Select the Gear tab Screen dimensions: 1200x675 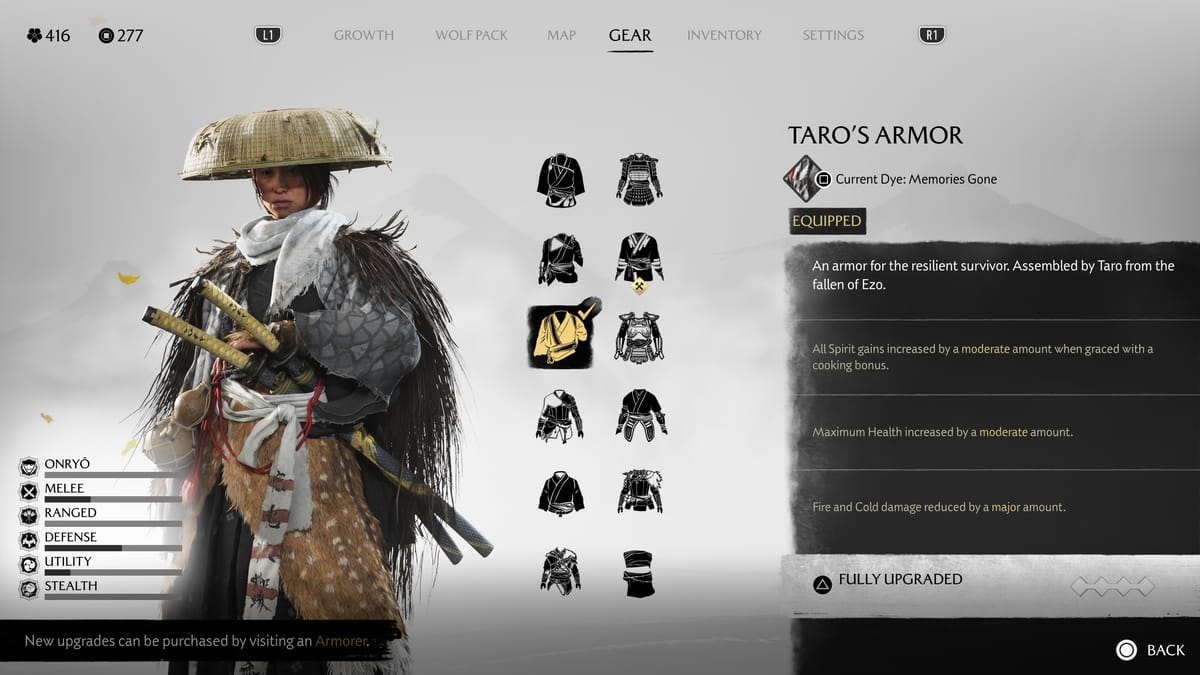[630, 35]
